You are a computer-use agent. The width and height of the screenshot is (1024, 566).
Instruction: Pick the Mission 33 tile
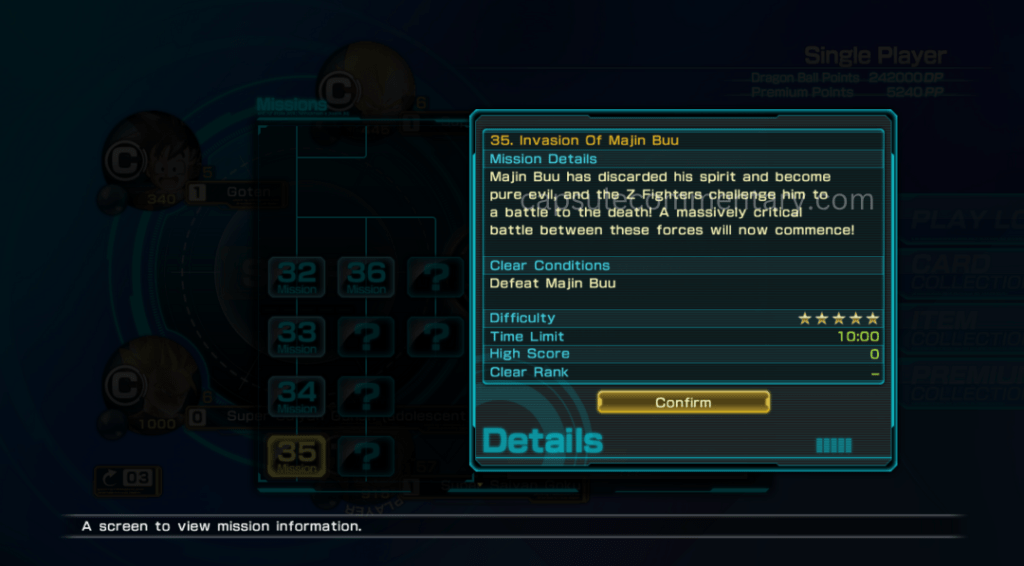coord(297,337)
